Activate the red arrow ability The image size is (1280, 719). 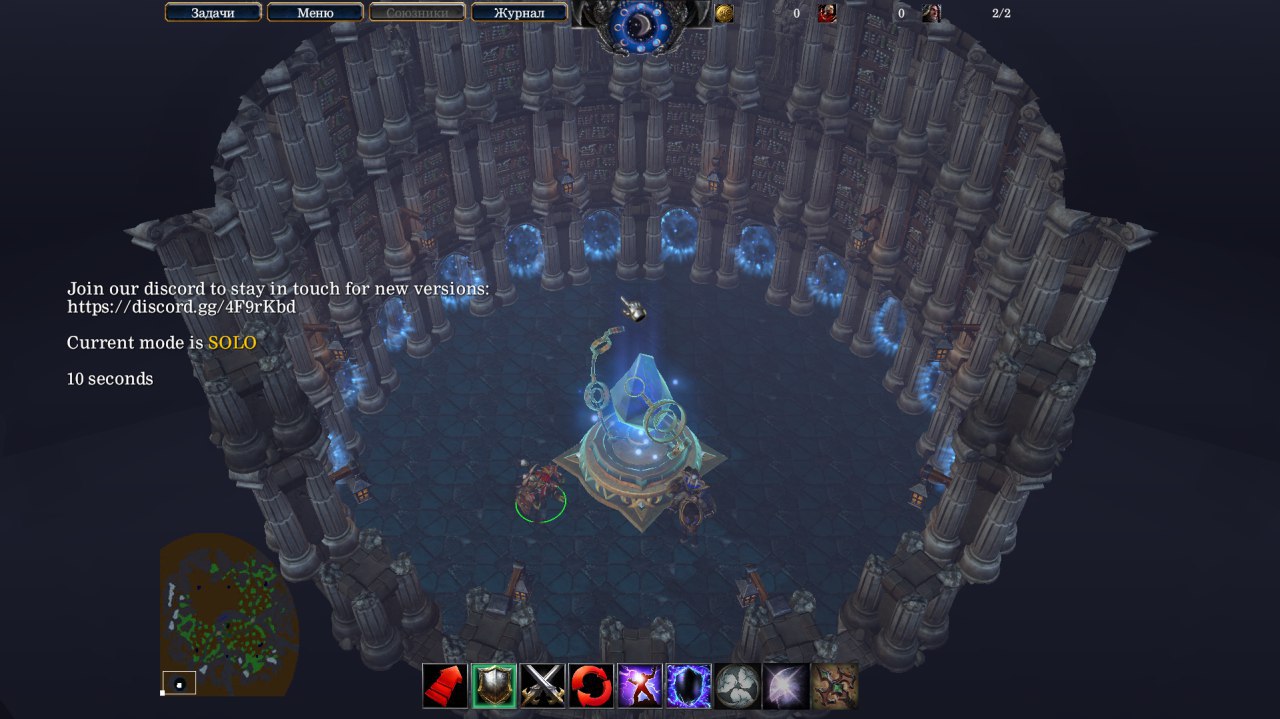445,686
